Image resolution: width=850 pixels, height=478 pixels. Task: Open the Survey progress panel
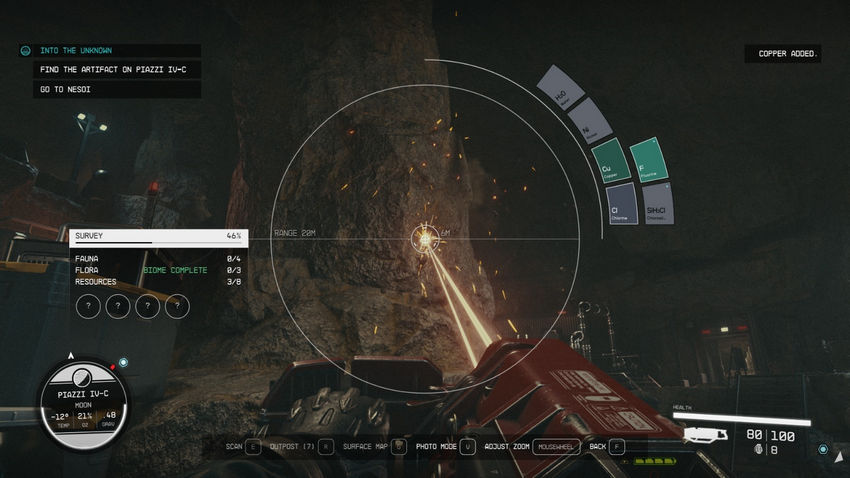[x=158, y=236]
